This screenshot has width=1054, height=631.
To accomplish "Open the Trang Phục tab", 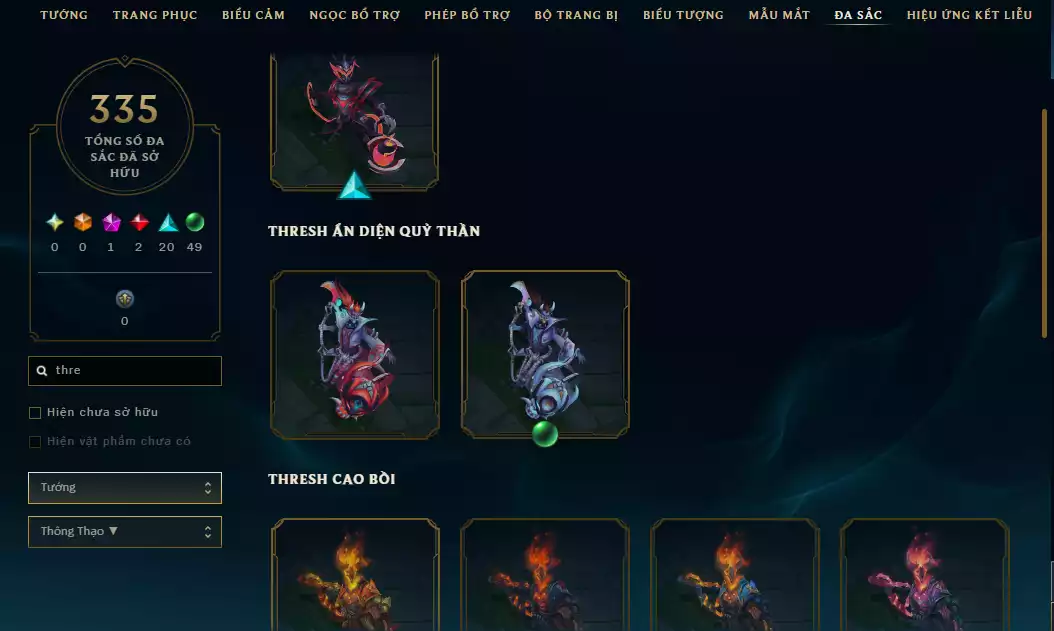I will point(155,15).
